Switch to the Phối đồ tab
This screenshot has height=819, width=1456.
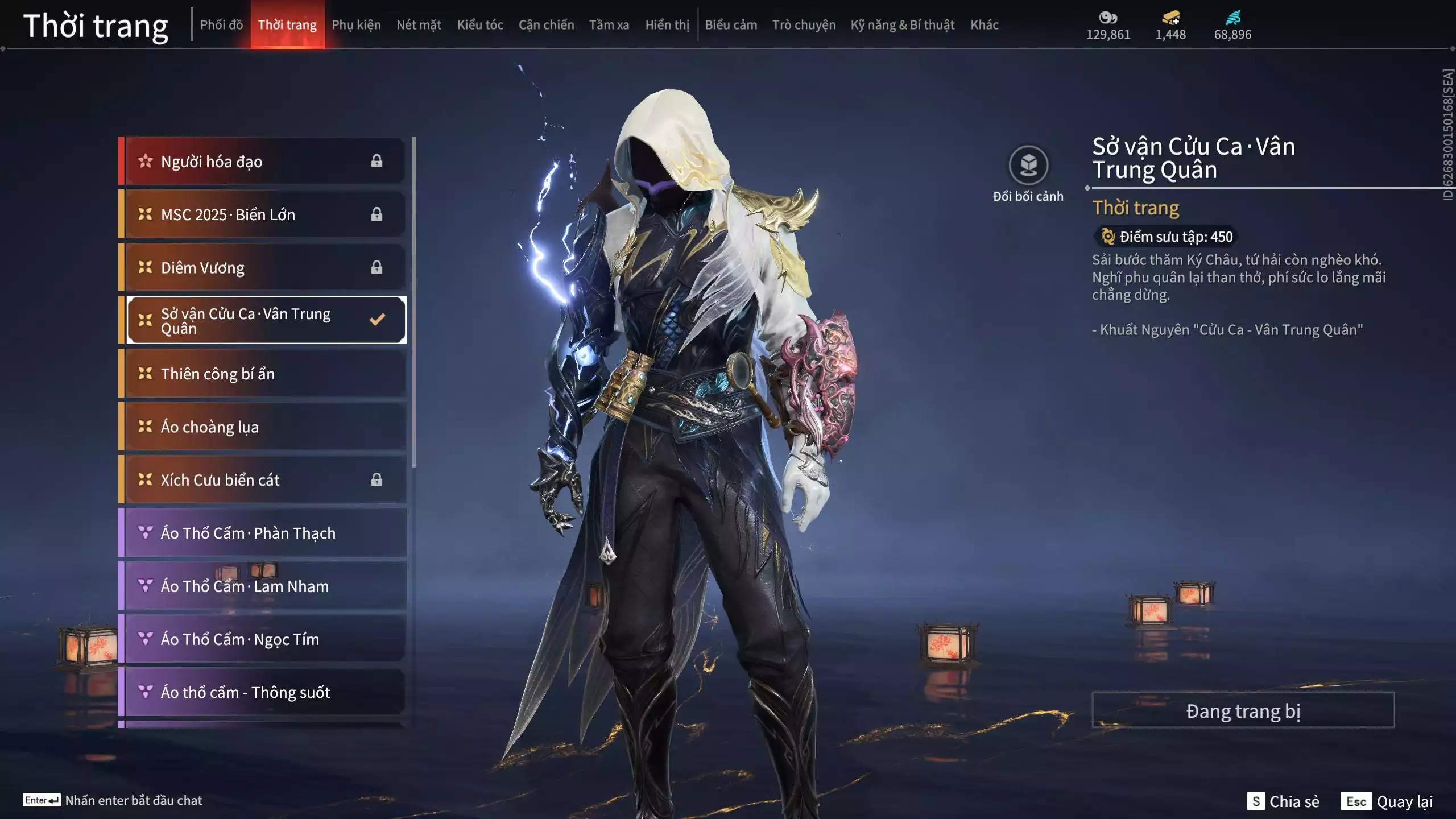[x=221, y=25]
